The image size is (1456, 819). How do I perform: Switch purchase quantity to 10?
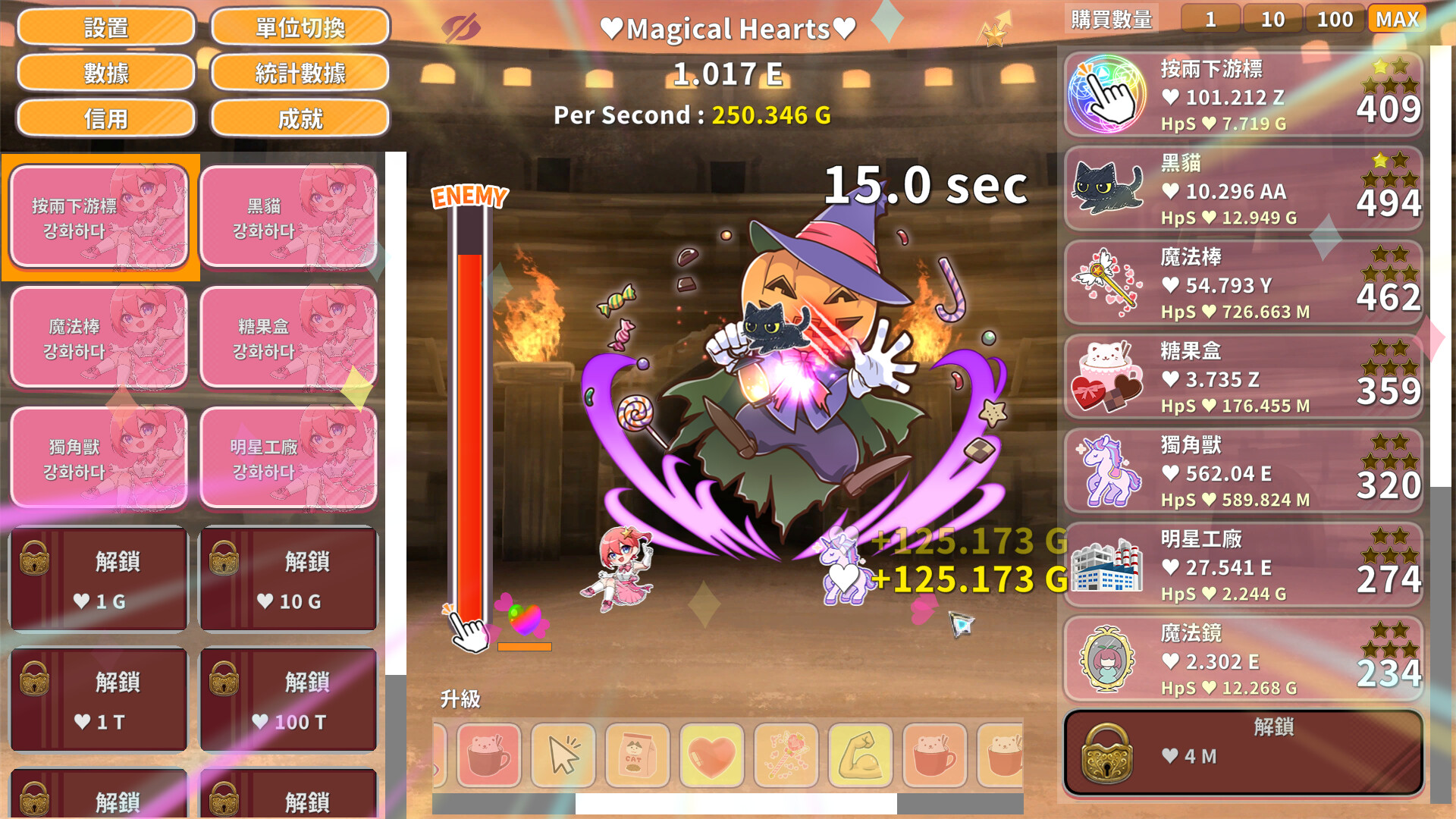coord(1273,19)
